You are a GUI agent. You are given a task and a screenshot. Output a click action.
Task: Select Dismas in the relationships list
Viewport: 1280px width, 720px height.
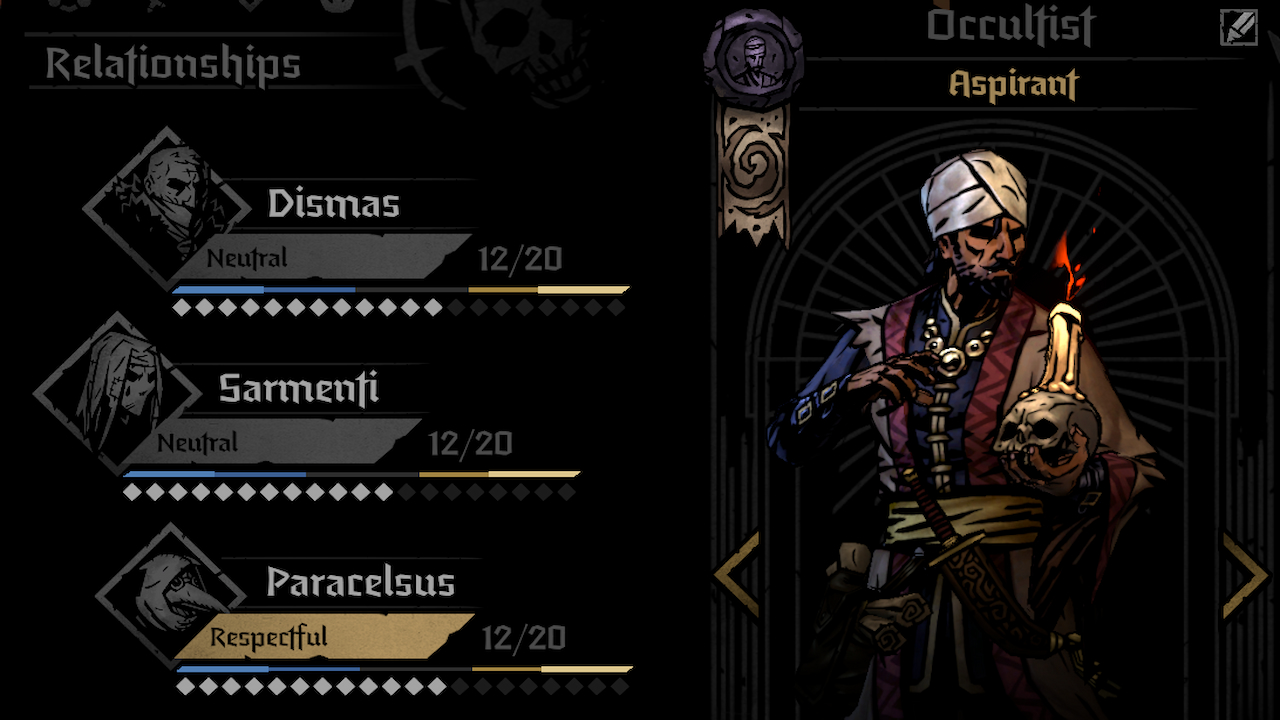point(333,205)
